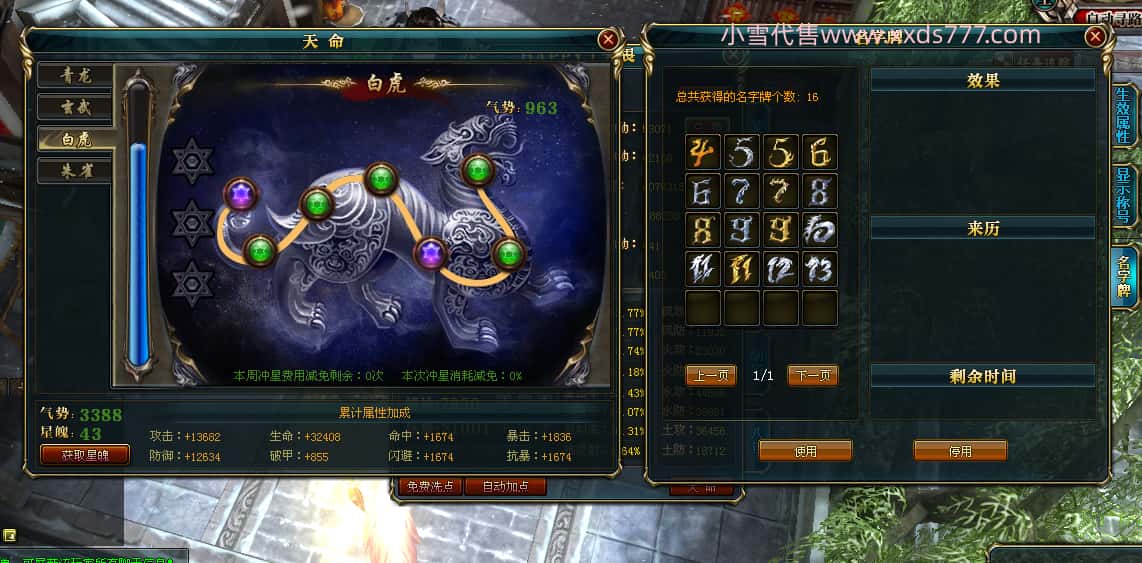Switch to the 朱雀 tab
Viewport: 1142px width, 563px height.
tap(75, 171)
